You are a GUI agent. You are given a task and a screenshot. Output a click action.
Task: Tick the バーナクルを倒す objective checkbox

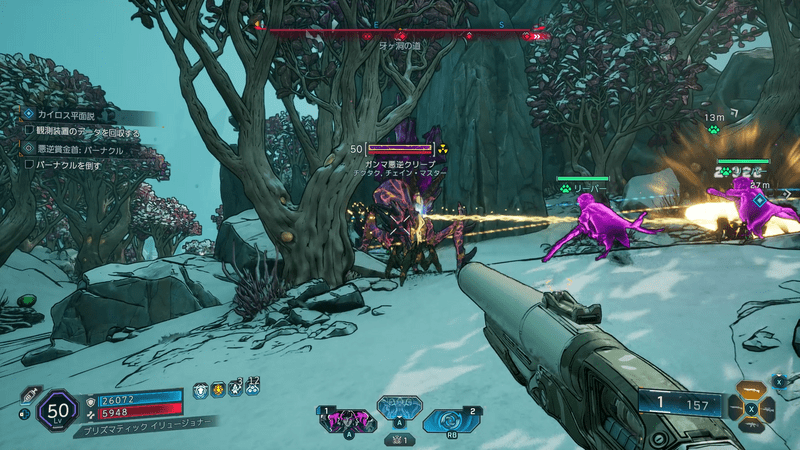pyautogui.click(x=29, y=164)
